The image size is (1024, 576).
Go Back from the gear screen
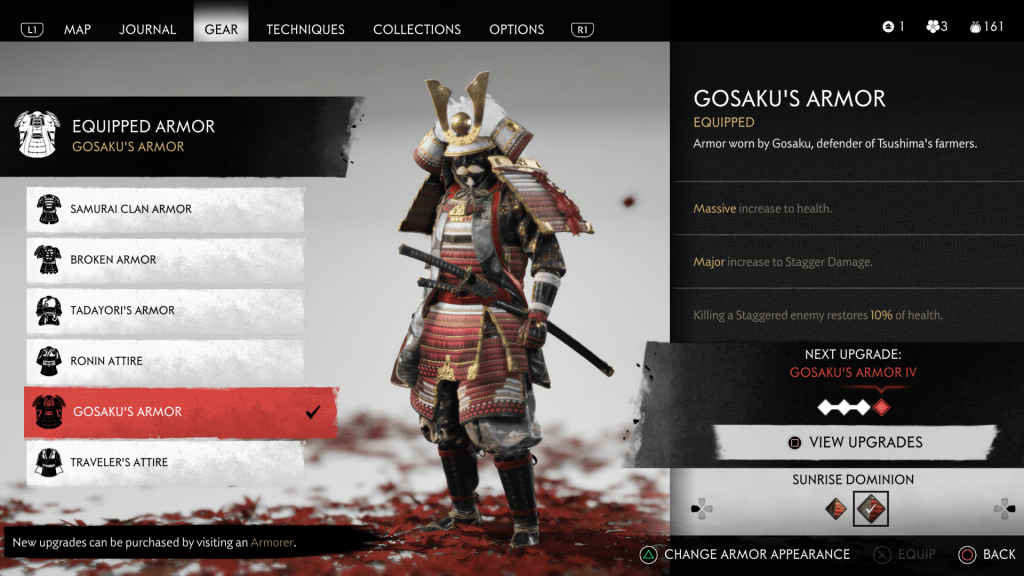tap(987, 554)
